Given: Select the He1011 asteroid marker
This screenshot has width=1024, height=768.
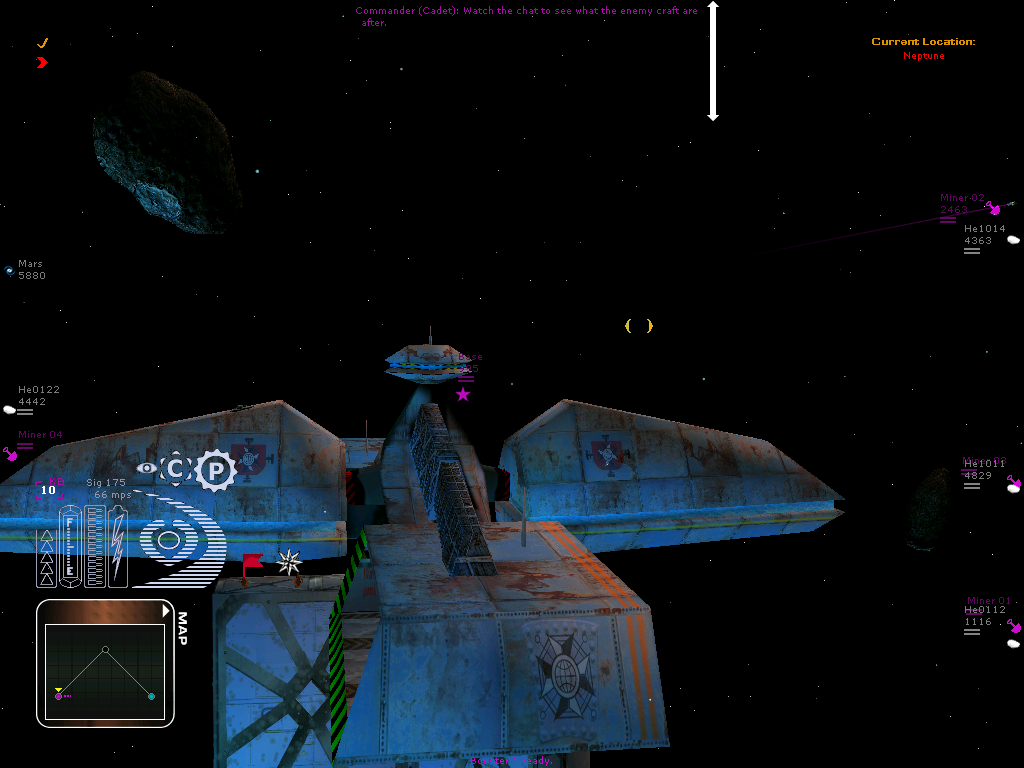Looking at the screenshot, I should pyautogui.click(x=1013, y=486).
